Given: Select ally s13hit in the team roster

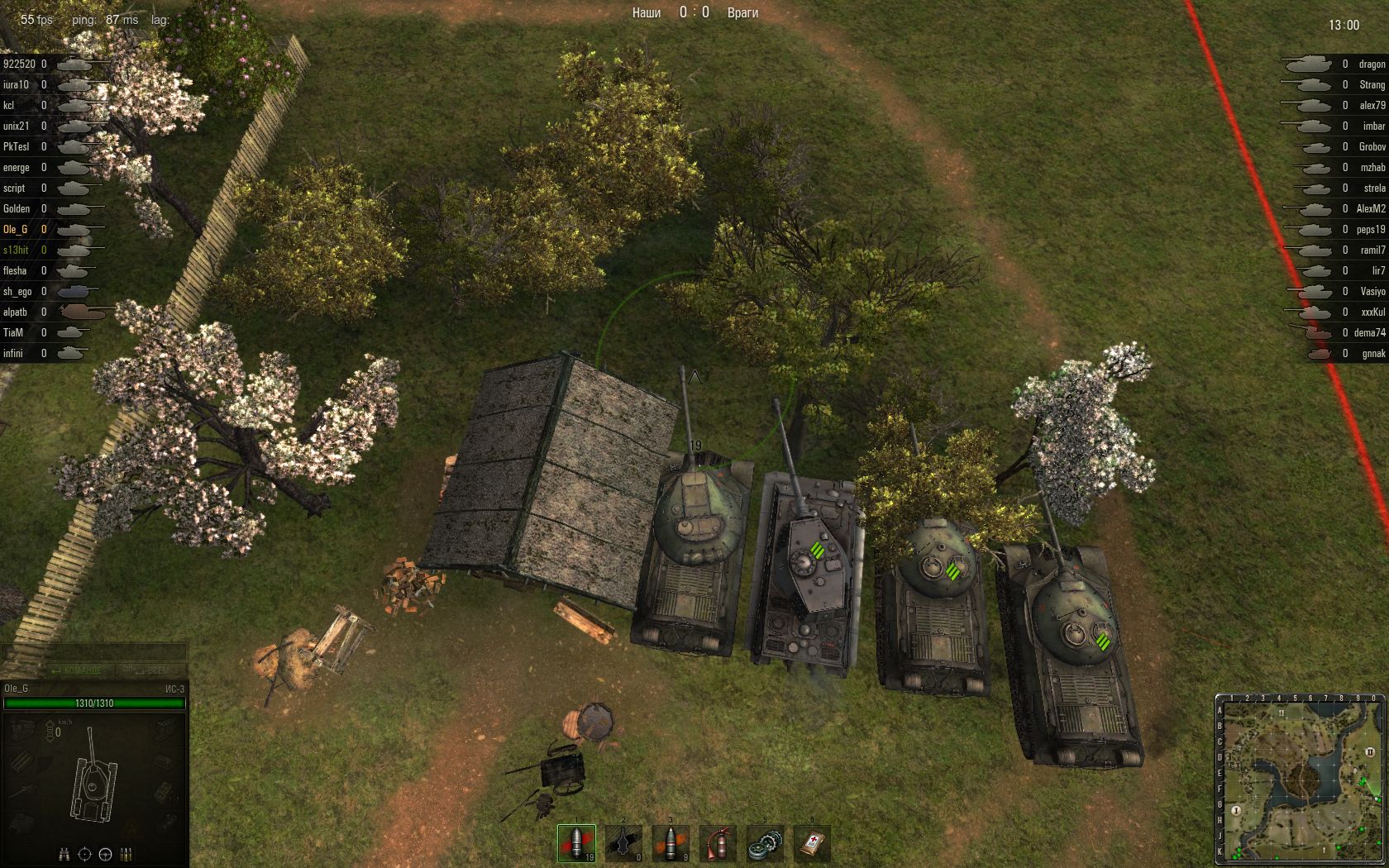Looking at the screenshot, I should (16, 250).
